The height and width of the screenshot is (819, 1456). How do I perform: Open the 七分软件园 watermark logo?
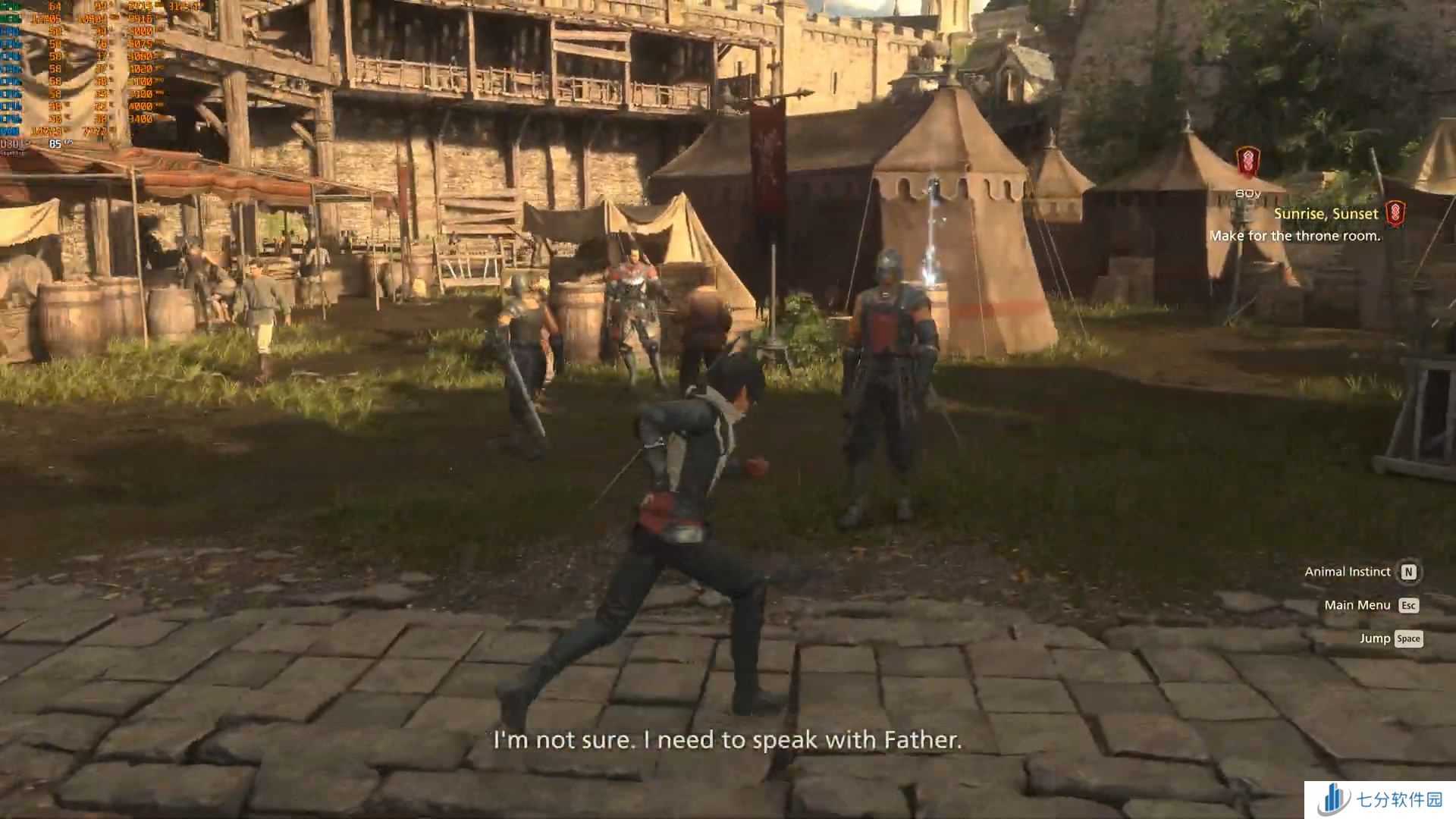tap(1379, 800)
